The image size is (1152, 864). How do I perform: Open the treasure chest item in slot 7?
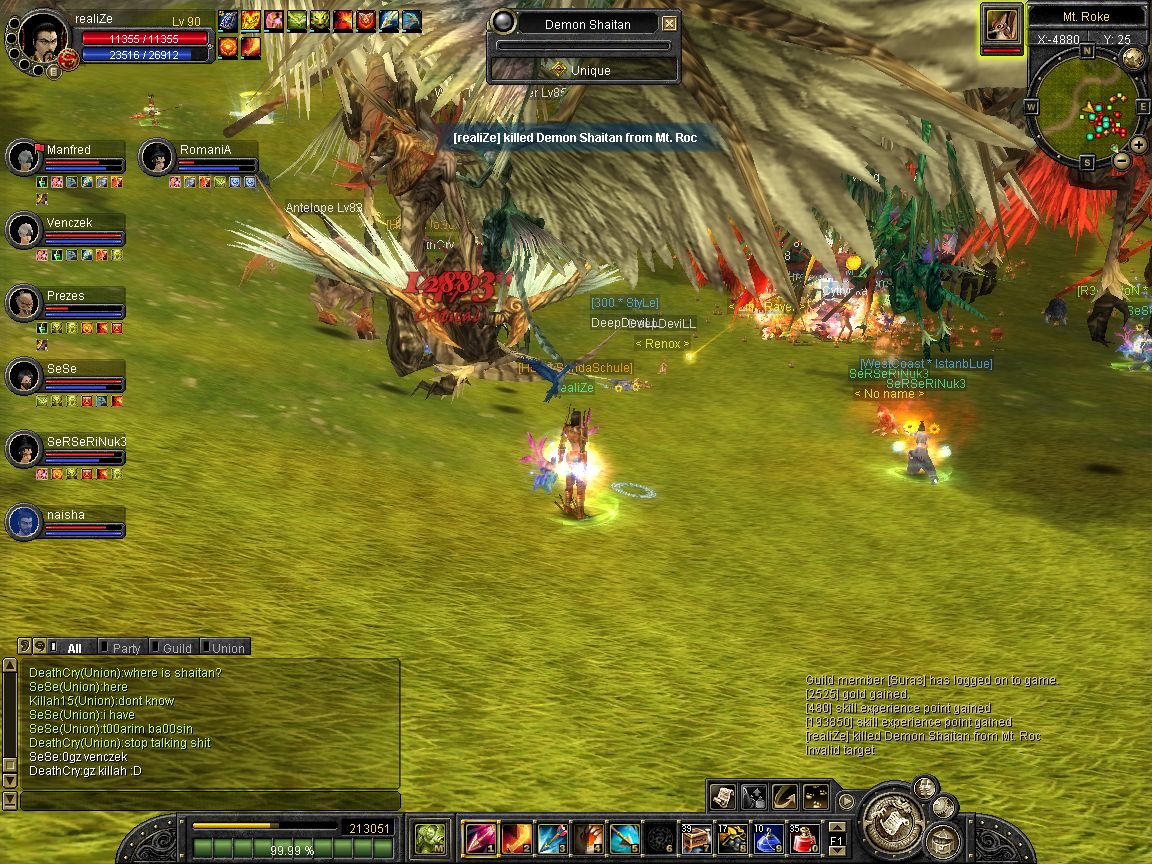click(697, 837)
